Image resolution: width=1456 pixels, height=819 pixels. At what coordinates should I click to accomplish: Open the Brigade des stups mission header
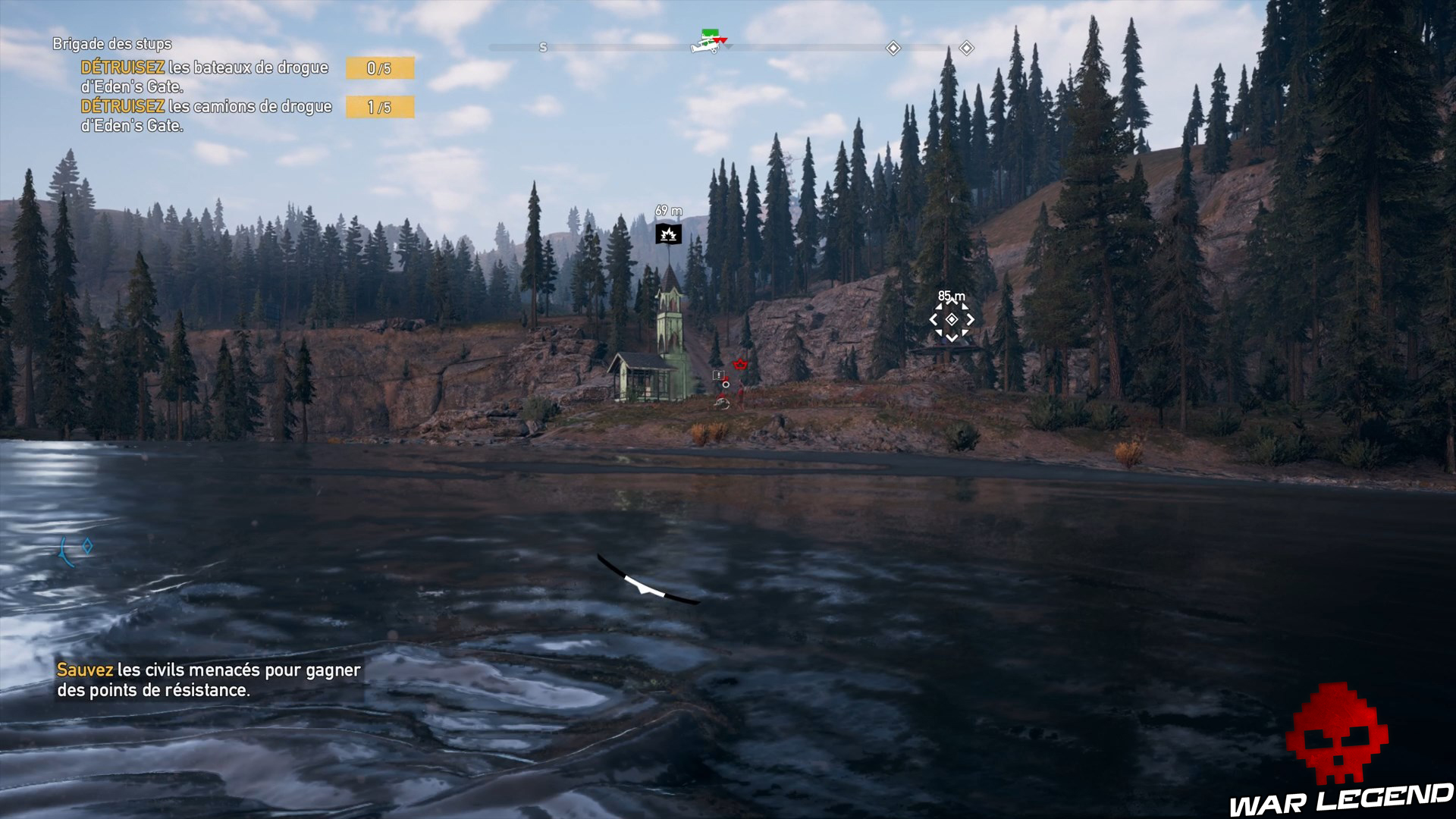111,44
